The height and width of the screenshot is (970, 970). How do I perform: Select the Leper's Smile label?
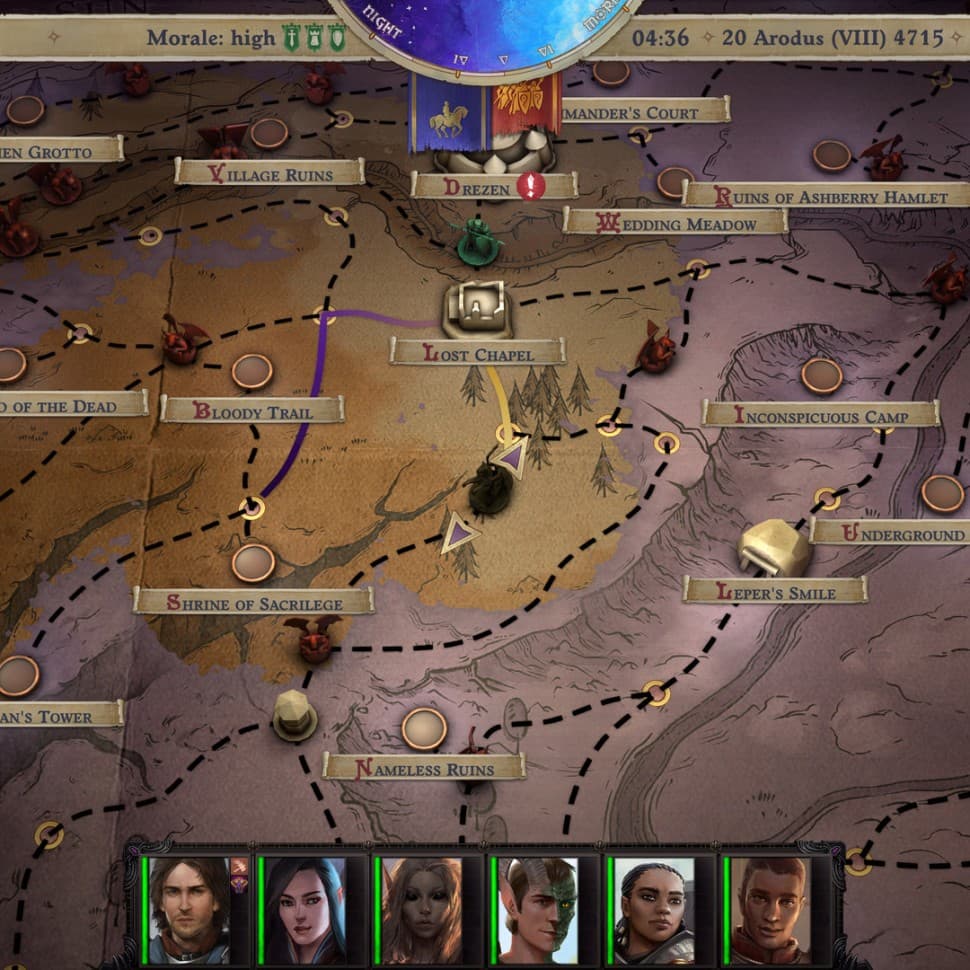[775, 591]
